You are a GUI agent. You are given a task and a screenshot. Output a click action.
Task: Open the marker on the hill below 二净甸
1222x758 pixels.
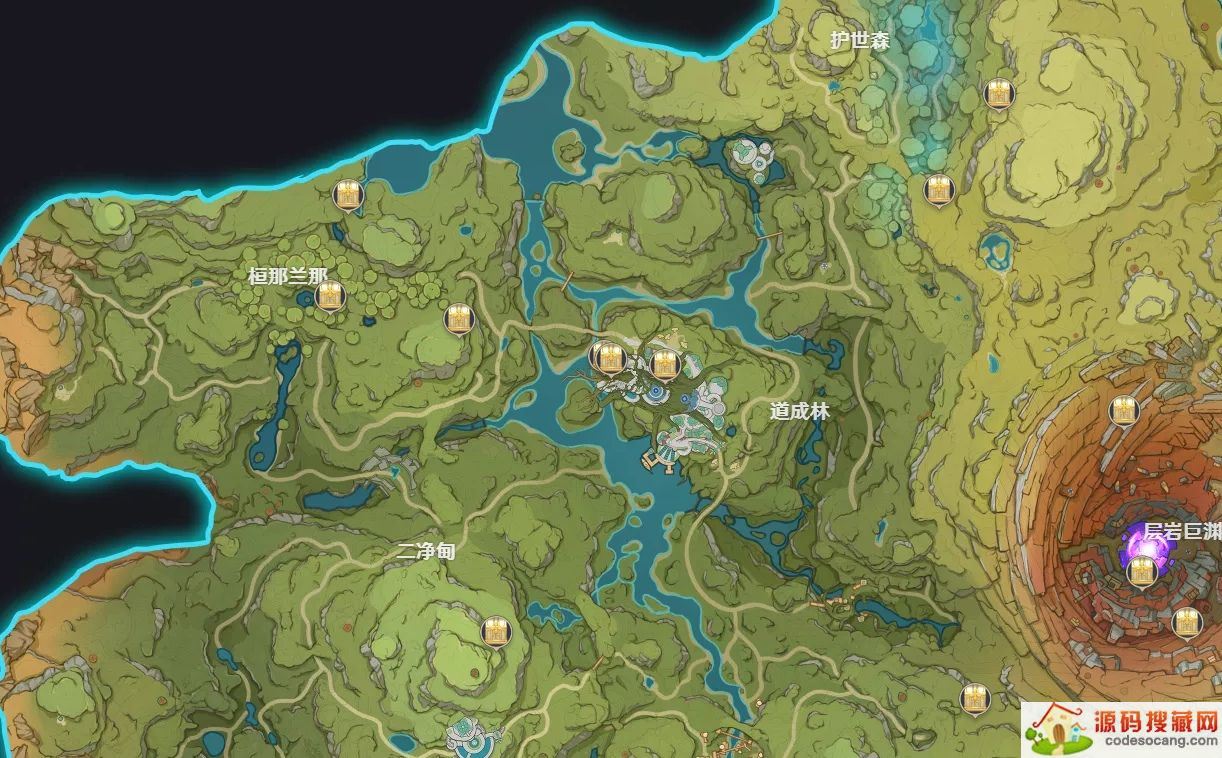494,631
